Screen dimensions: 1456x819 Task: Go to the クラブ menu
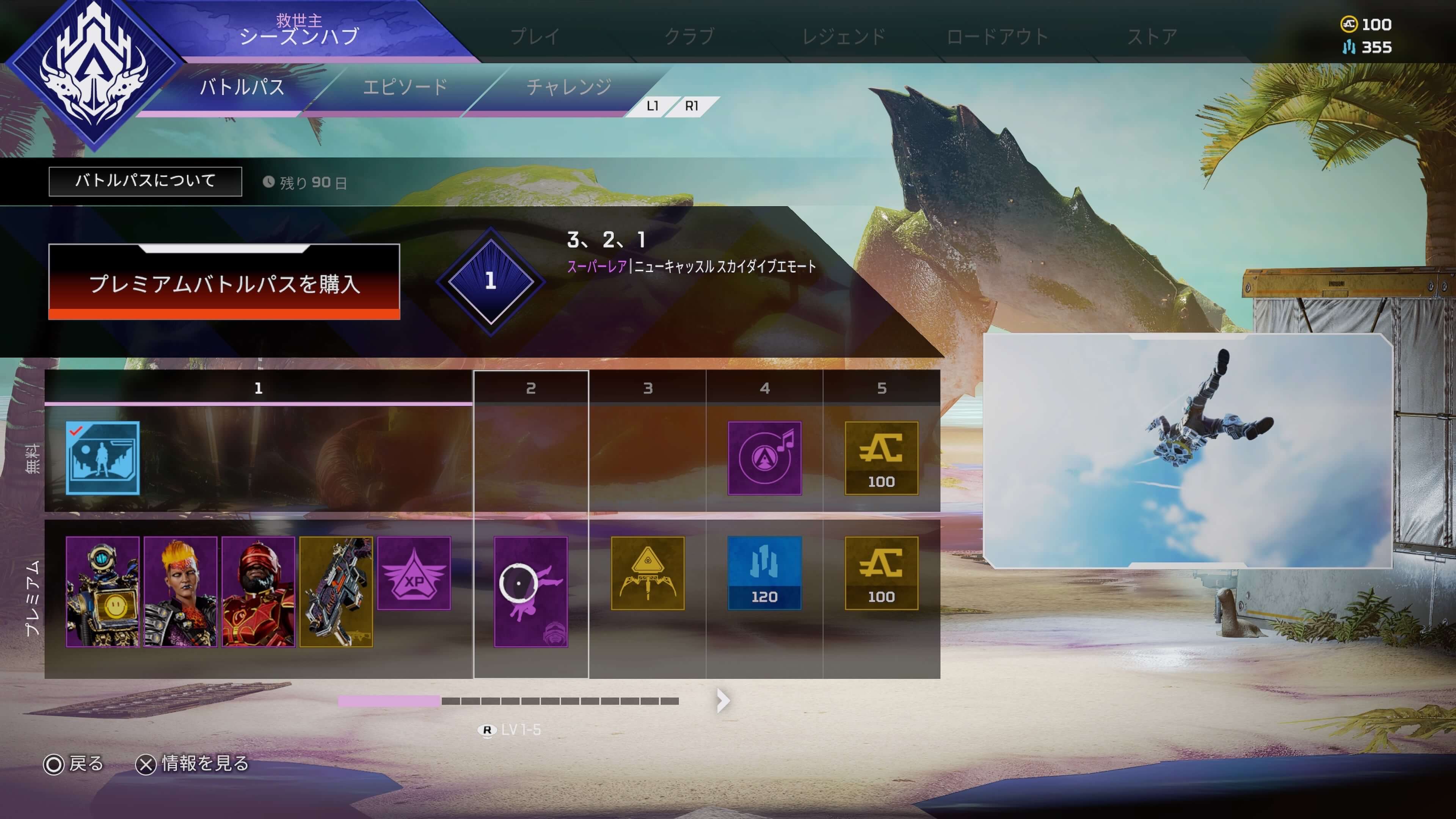coord(689,37)
